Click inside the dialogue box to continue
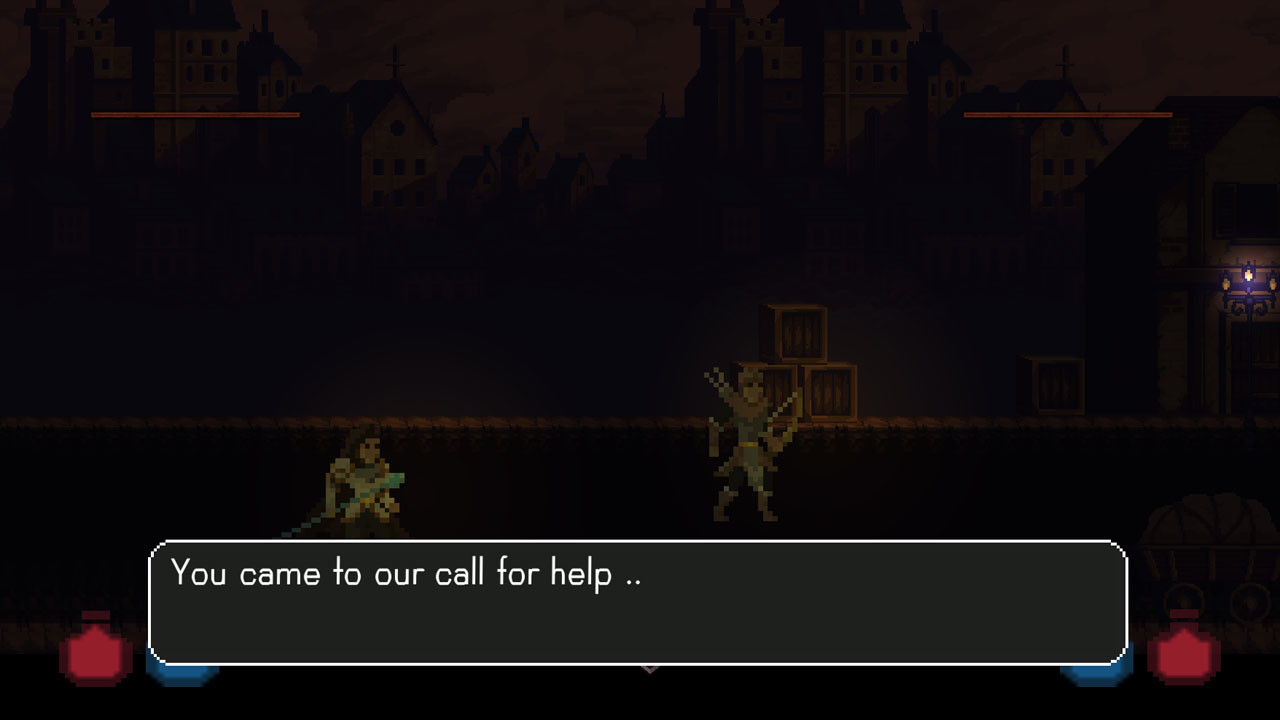The width and height of the screenshot is (1280, 720). tap(640, 600)
